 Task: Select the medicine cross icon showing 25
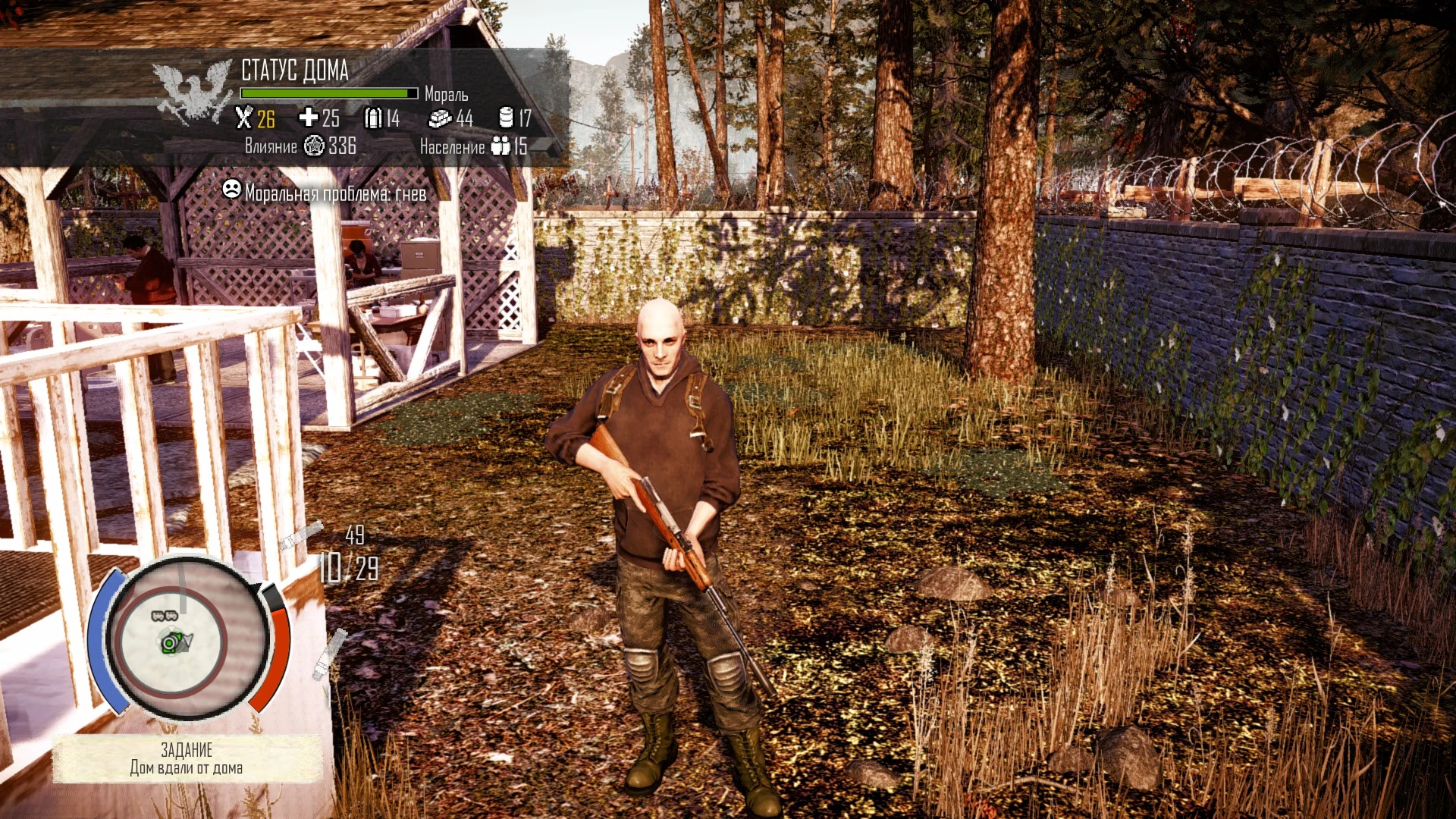(308, 119)
